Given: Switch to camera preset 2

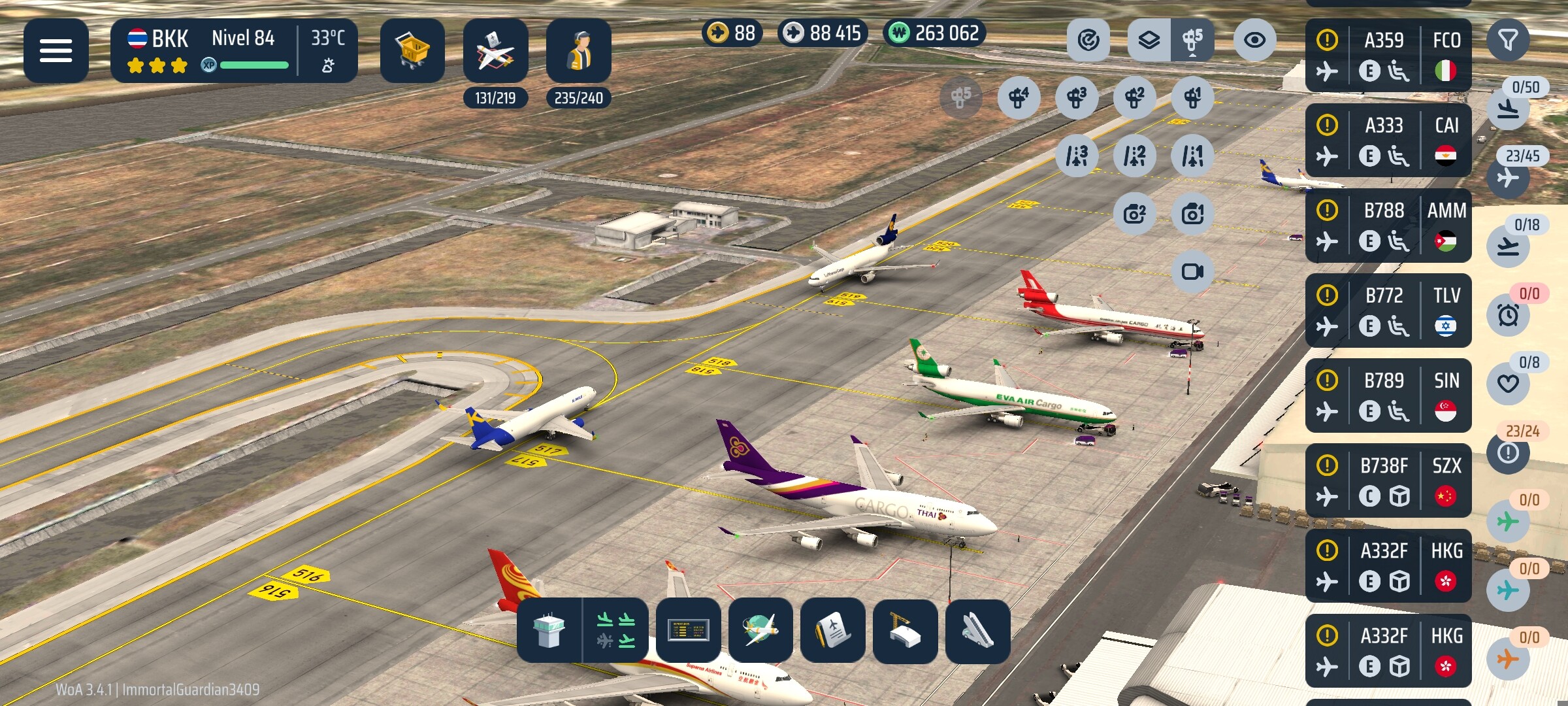Looking at the screenshot, I should point(1135,214).
